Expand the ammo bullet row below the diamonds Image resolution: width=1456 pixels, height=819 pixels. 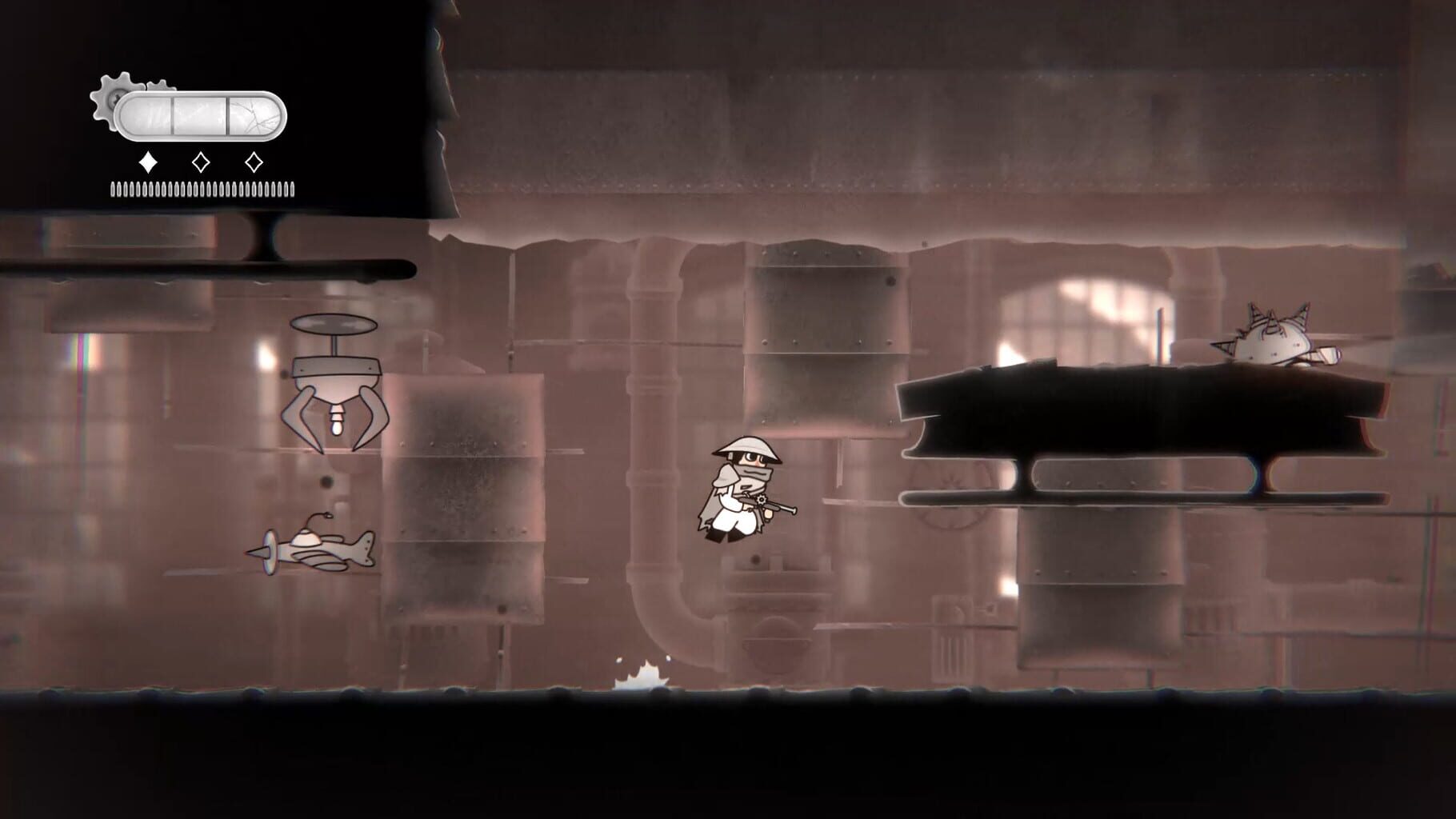tap(200, 188)
